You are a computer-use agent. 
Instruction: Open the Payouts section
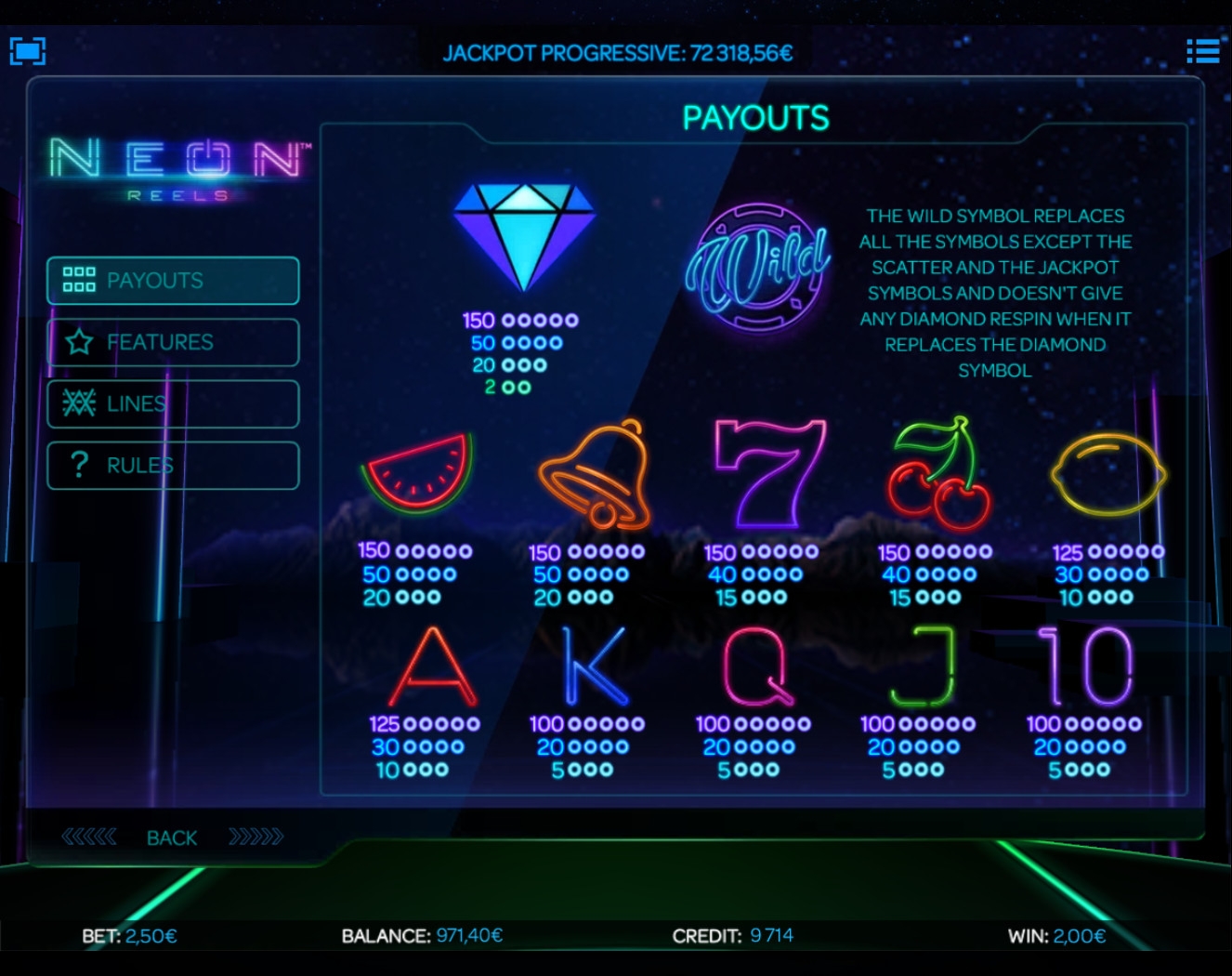tap(173, 281)
